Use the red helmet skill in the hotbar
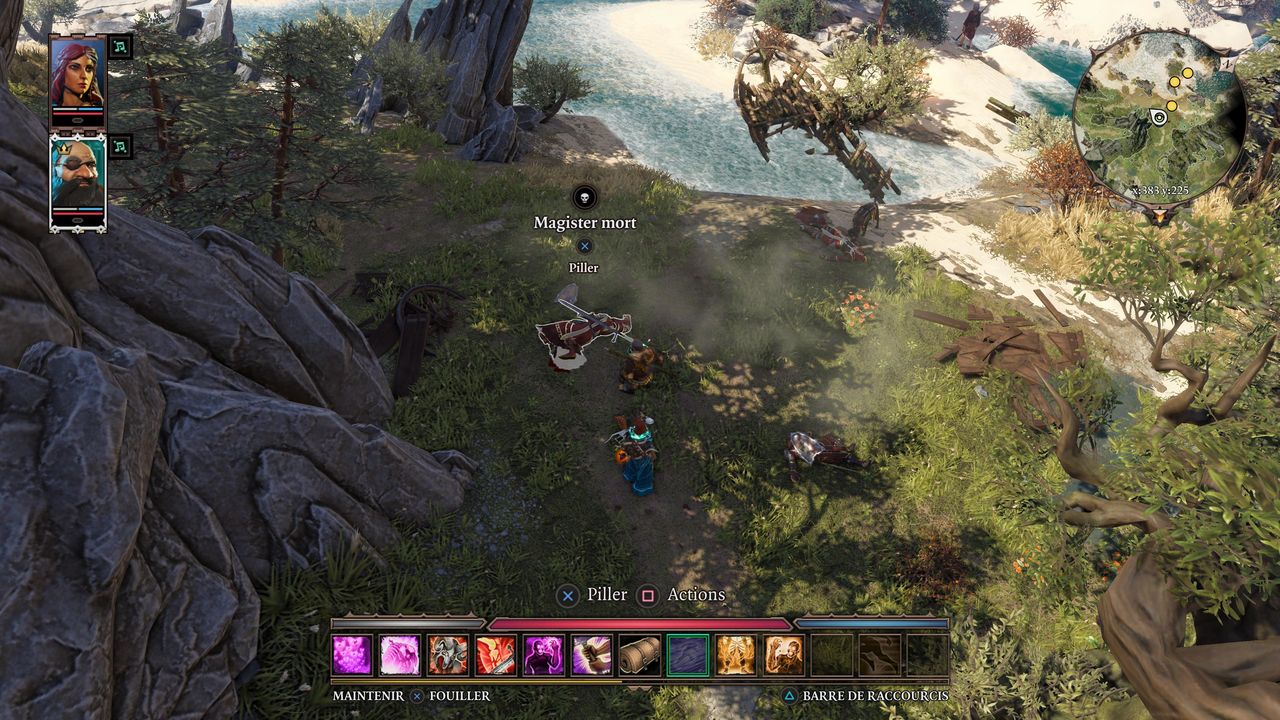This screenshot has height=720, width=1280. pos(448,655)
